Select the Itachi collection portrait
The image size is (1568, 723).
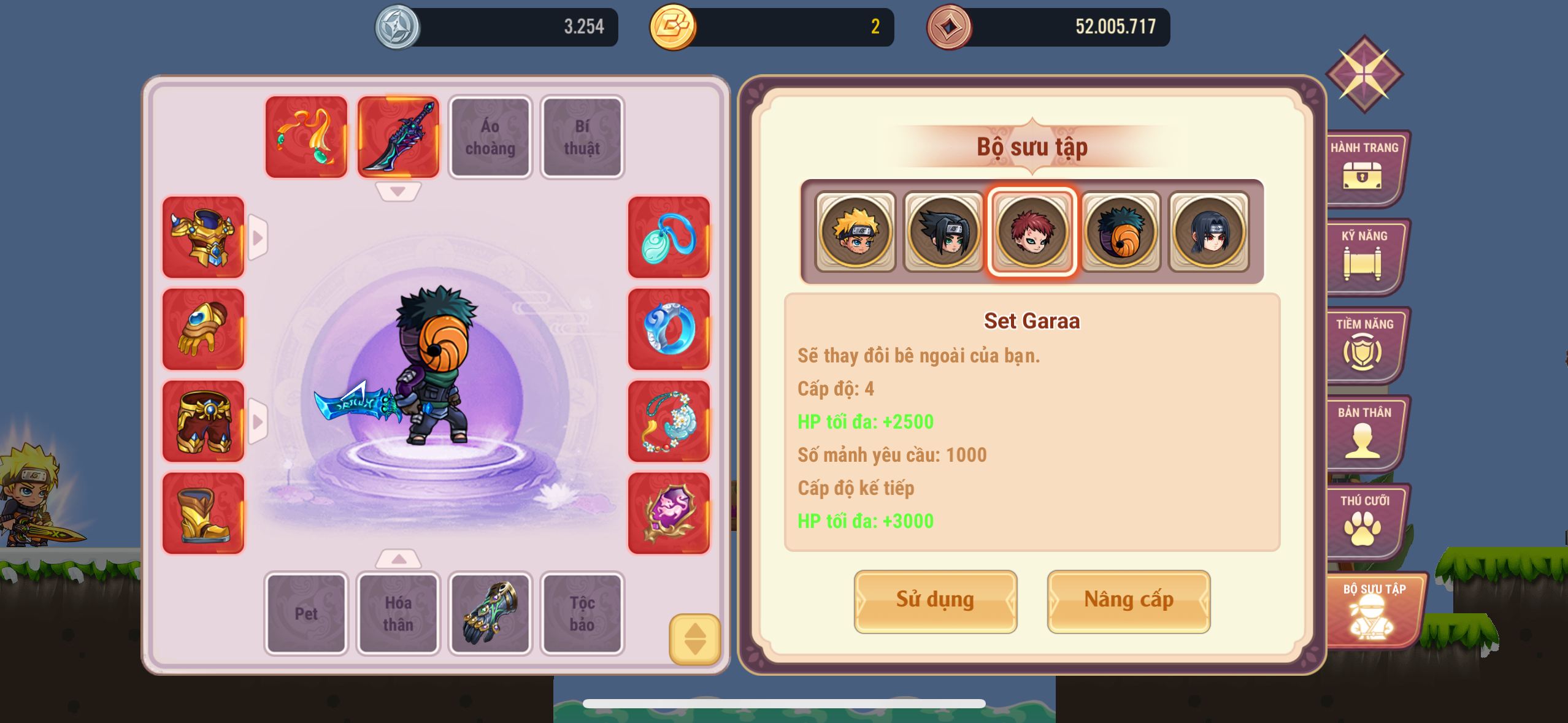(x=1209, y=232)
